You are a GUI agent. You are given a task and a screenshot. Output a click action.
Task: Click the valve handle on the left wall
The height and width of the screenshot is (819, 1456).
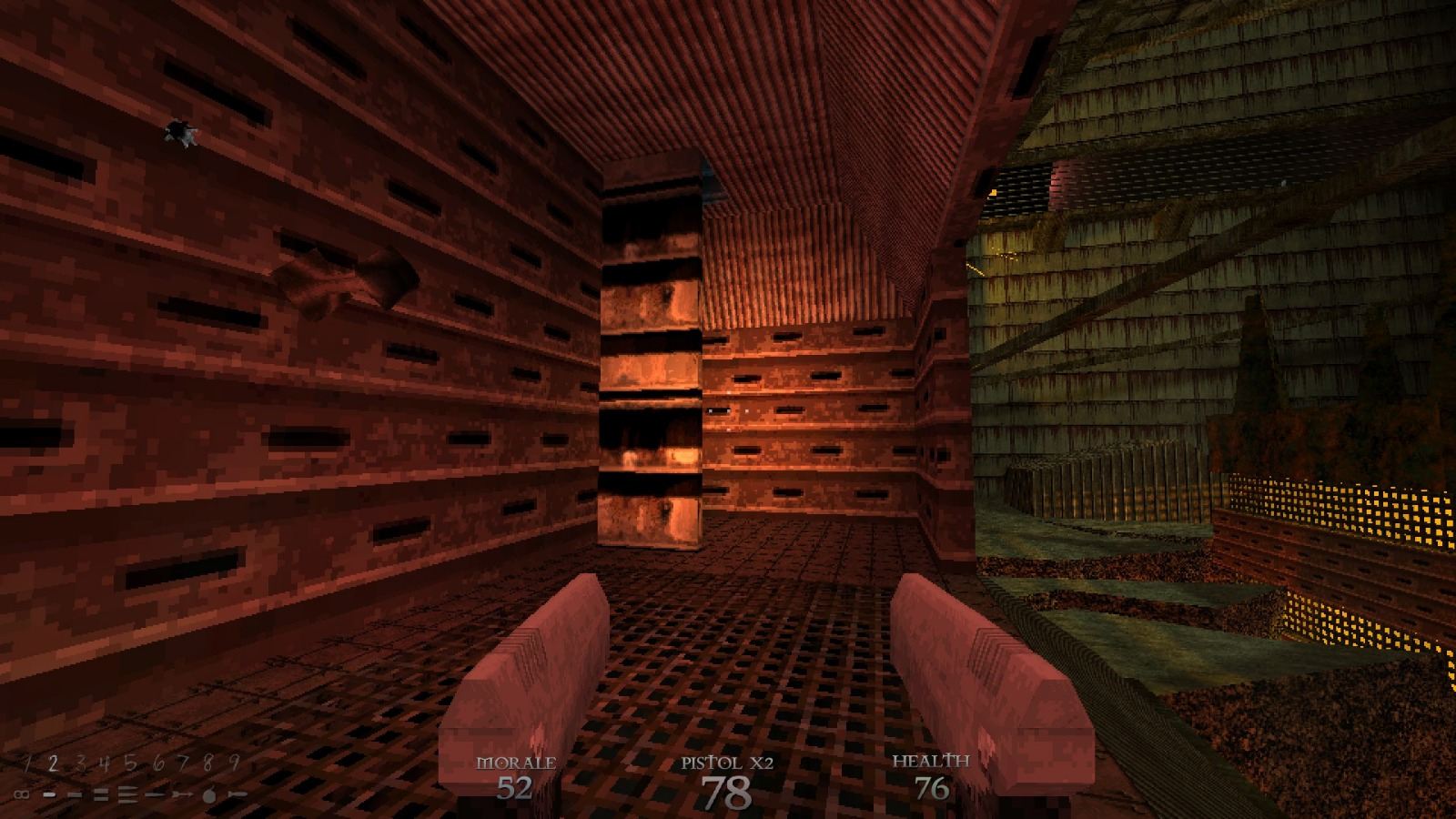point(339,274)
